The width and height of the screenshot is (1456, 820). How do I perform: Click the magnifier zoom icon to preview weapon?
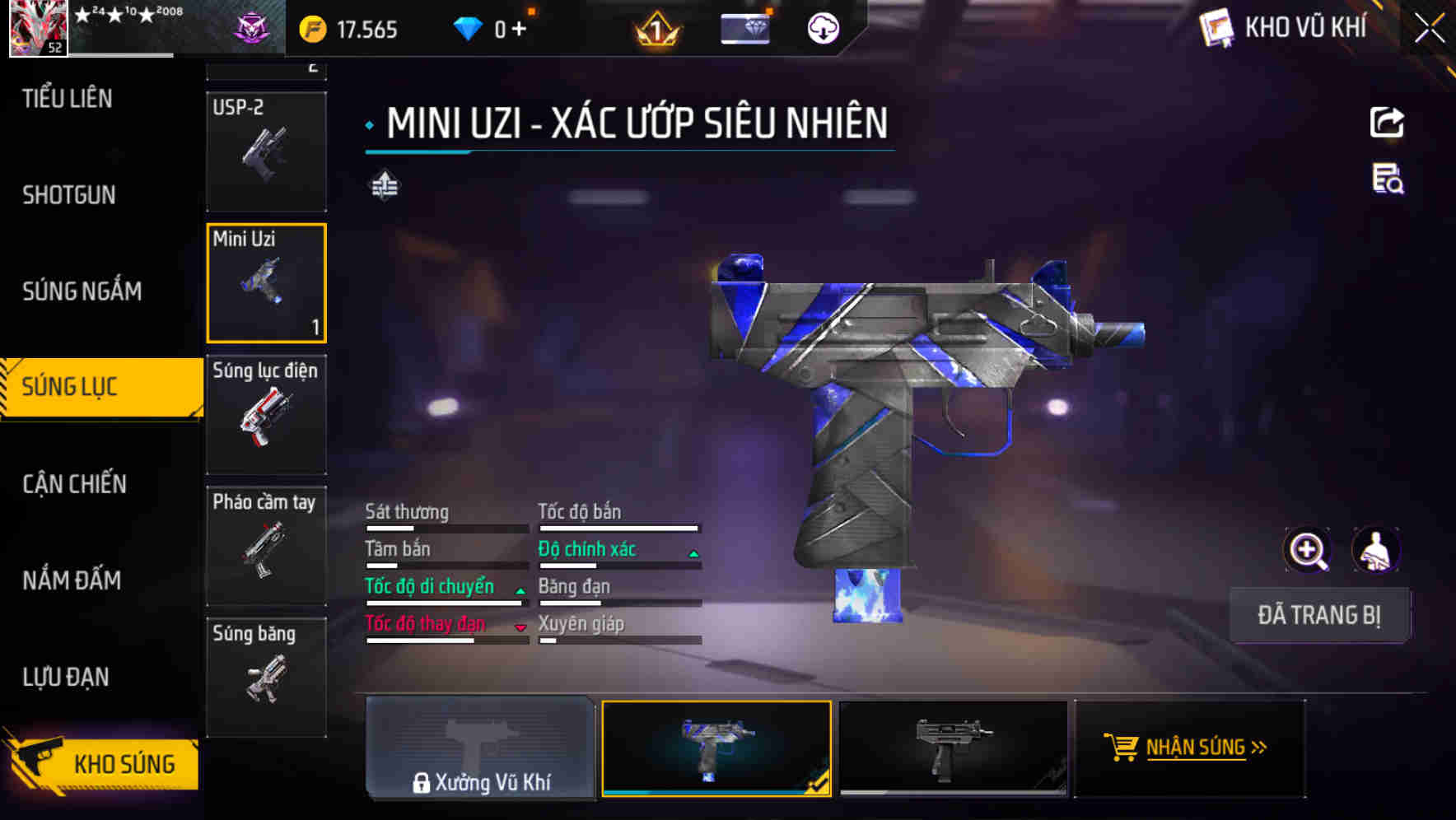[x=1307, y=549]
